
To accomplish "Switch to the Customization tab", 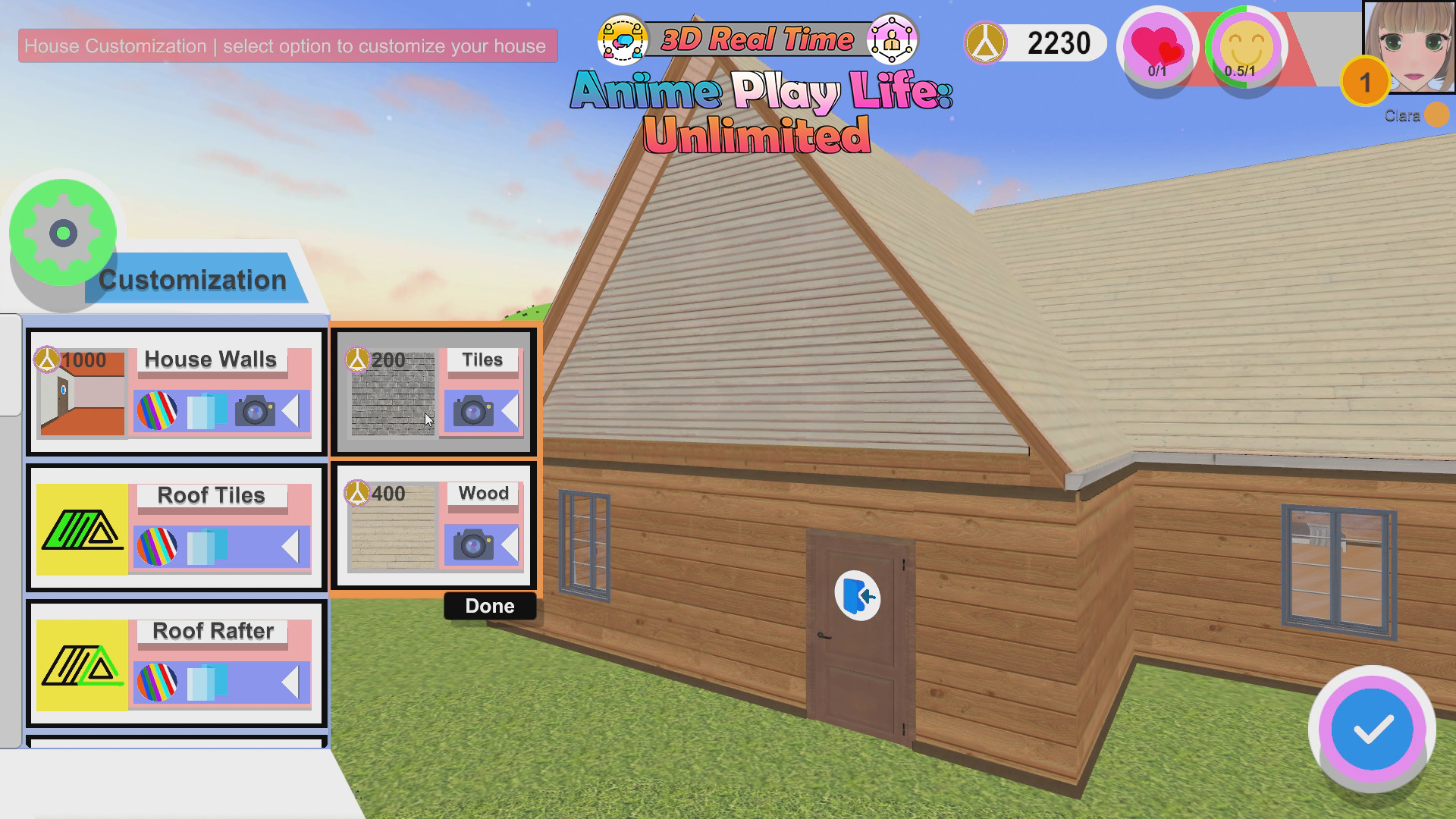I will tap(192, 279).
